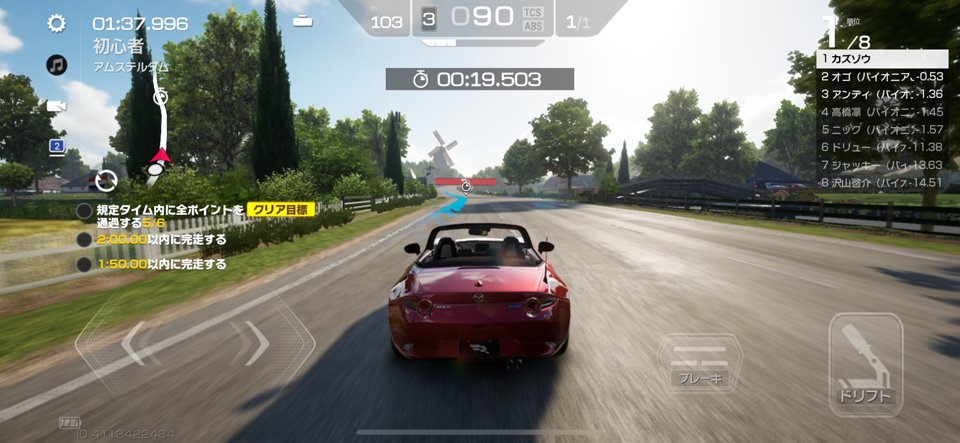Open the gear settings menu

point(57,23)
